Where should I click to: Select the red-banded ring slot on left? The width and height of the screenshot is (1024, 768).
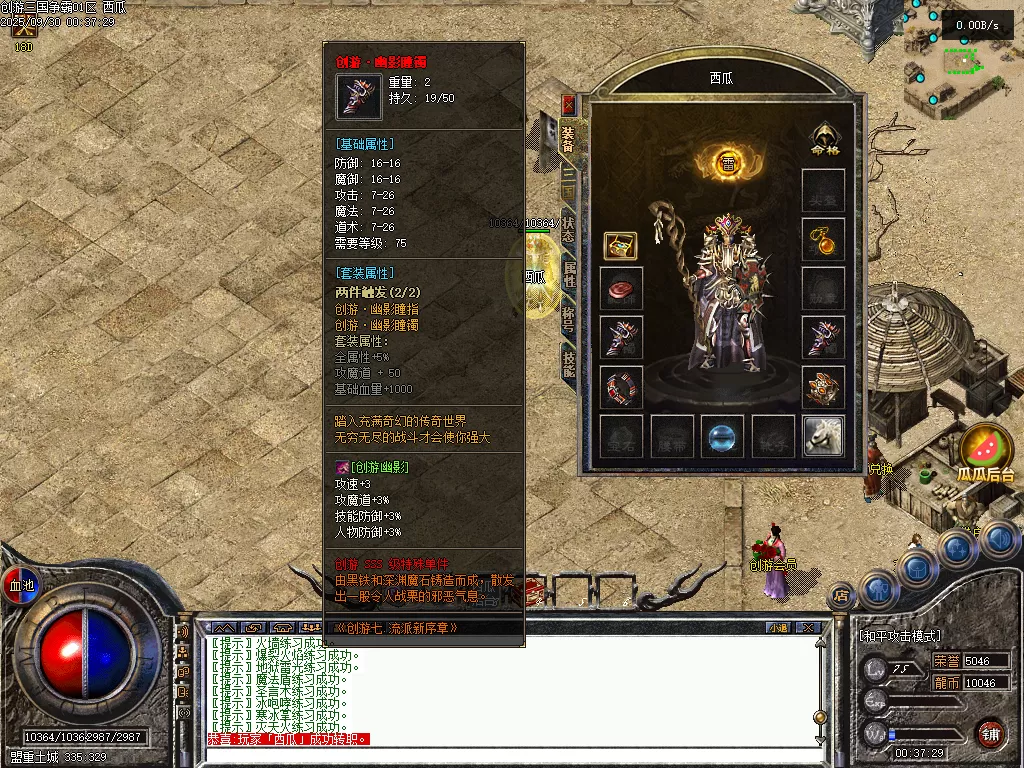click(621, 386)
